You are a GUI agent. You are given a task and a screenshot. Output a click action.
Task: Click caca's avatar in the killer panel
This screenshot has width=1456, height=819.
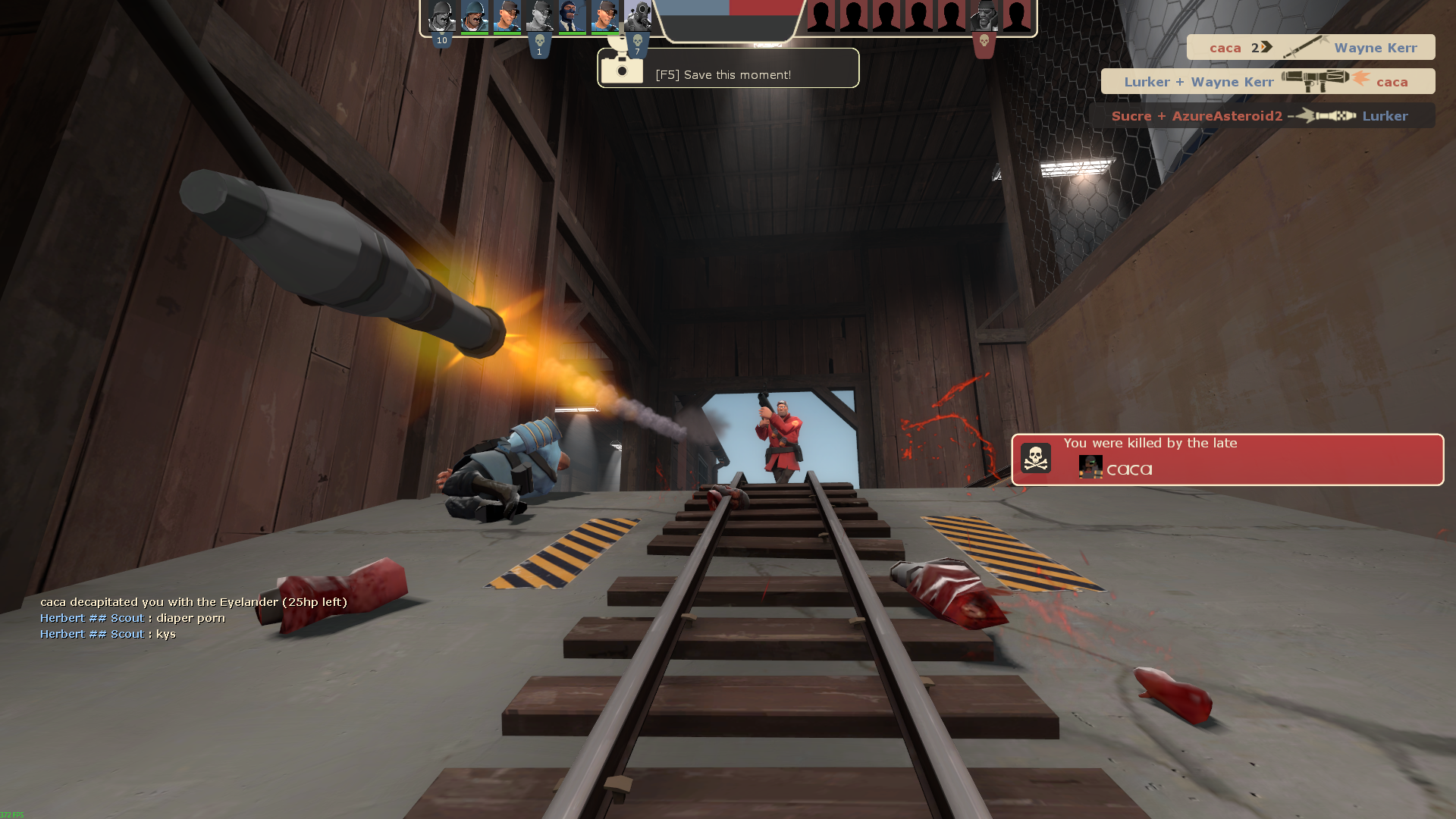pyautogui.click(x=1090, y=467)
